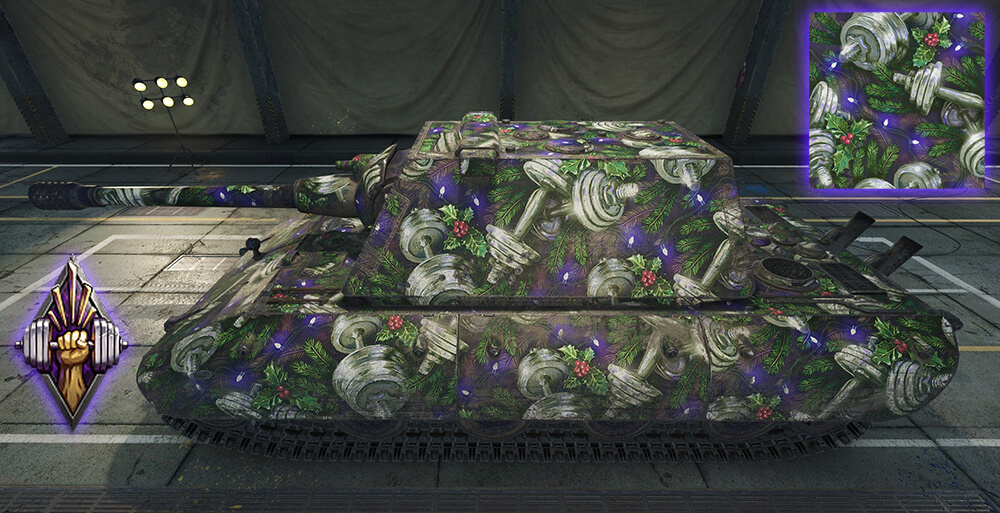Image resolution: width=1000 pixels, height=513 pixels.
Task: Select the dumbbell camouflage pattern preview
Action: click(897, 101)
